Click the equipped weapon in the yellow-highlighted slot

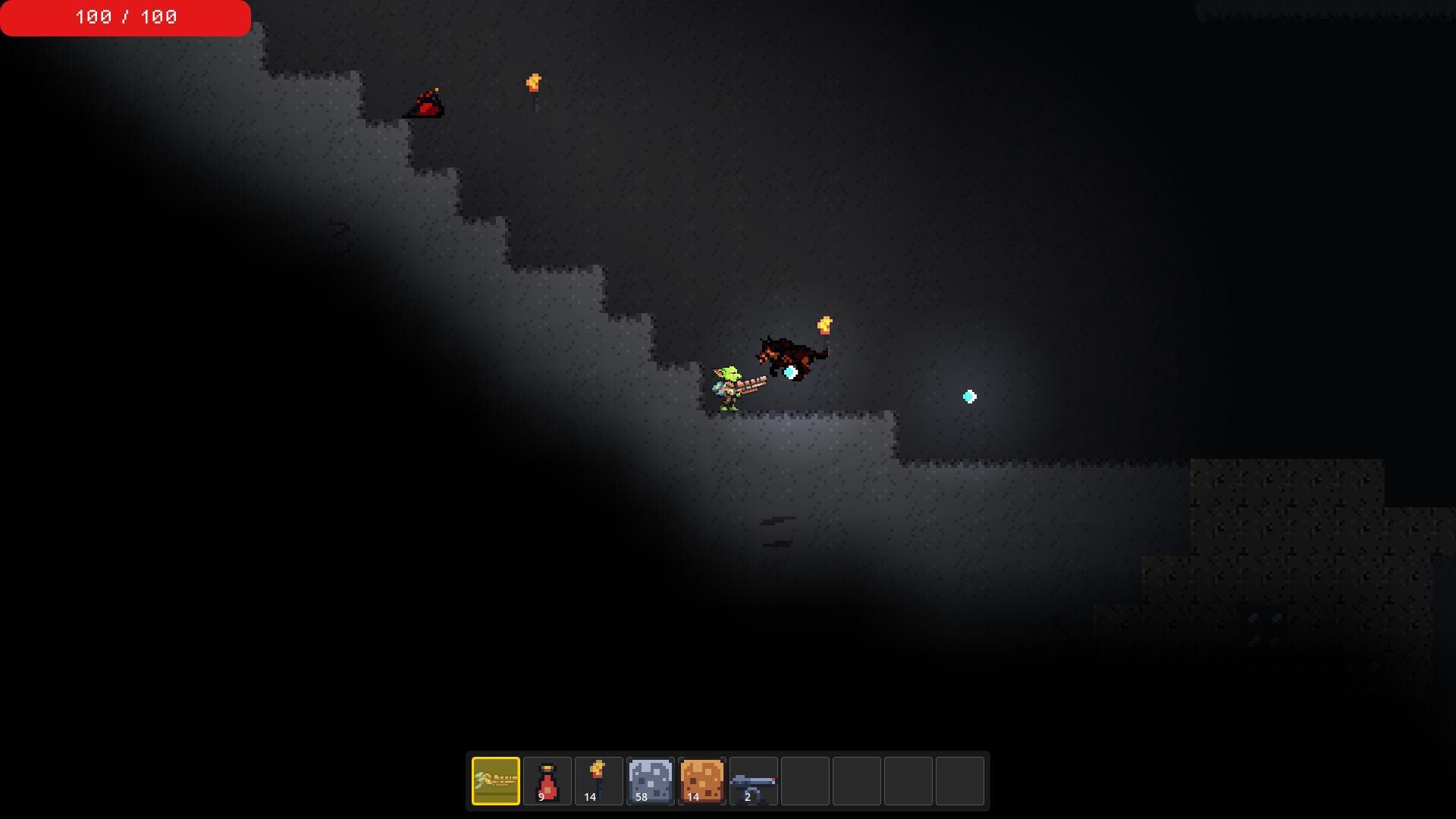click(496, 781)
